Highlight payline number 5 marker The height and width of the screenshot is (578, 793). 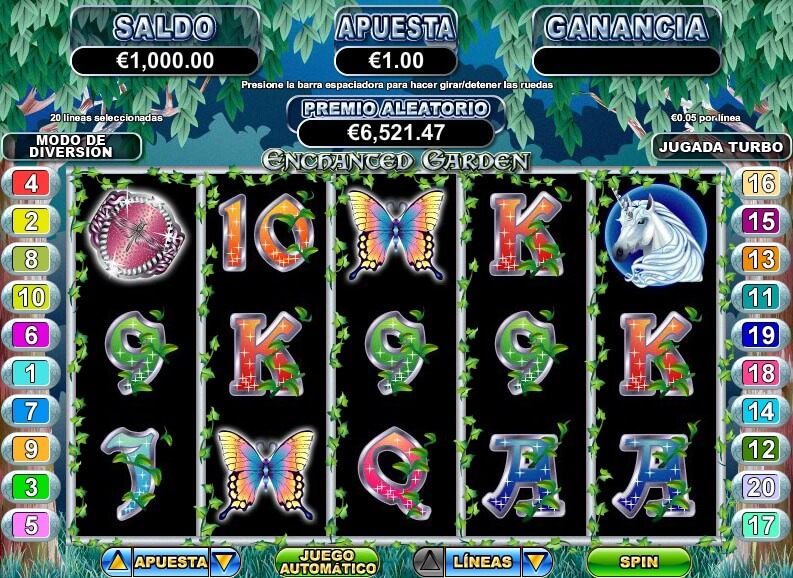(31, 524)
